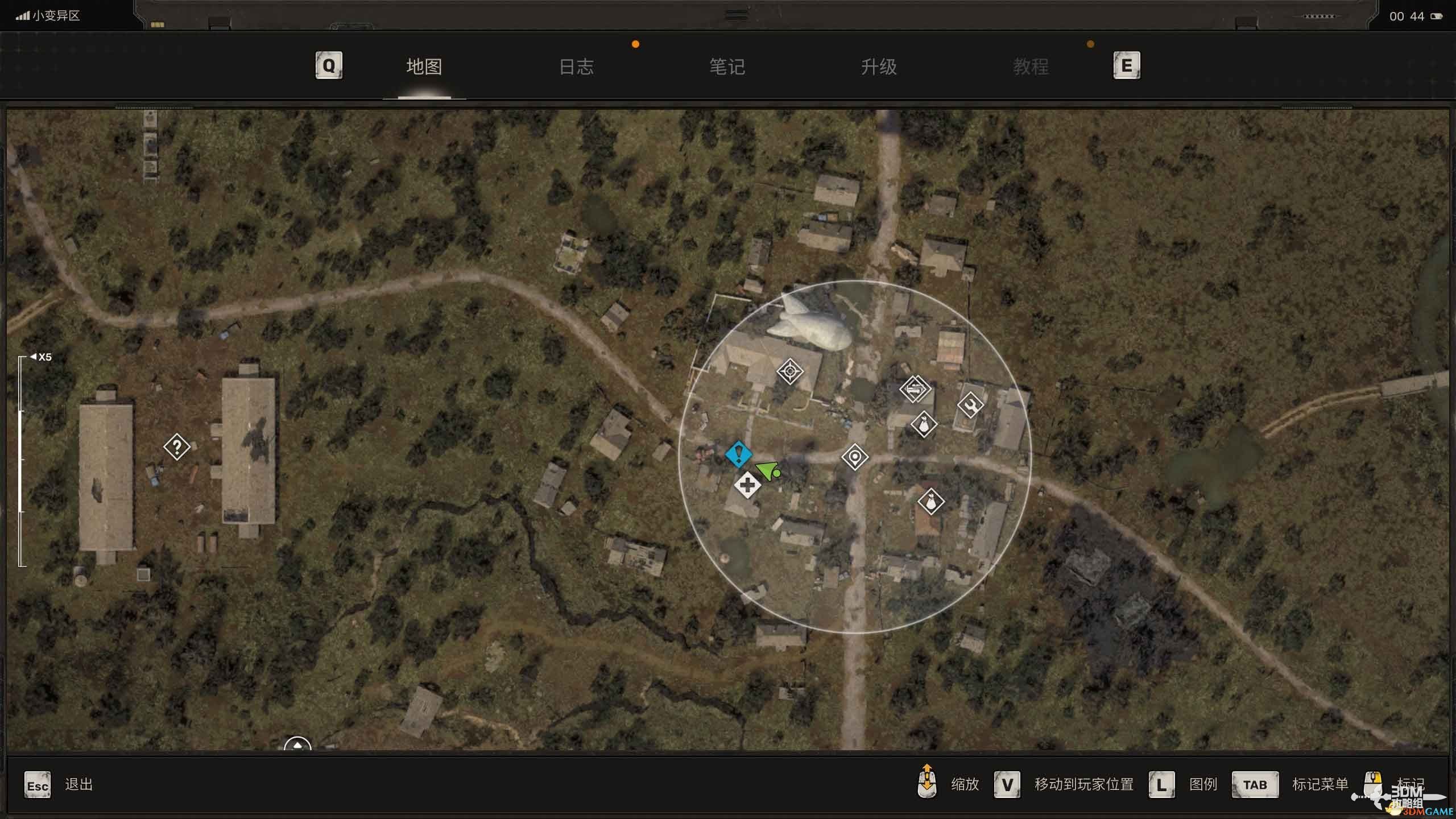The image size is (1456, 819).
Task: Select the 升级 upgrades tab
Action: click(879, 67)
